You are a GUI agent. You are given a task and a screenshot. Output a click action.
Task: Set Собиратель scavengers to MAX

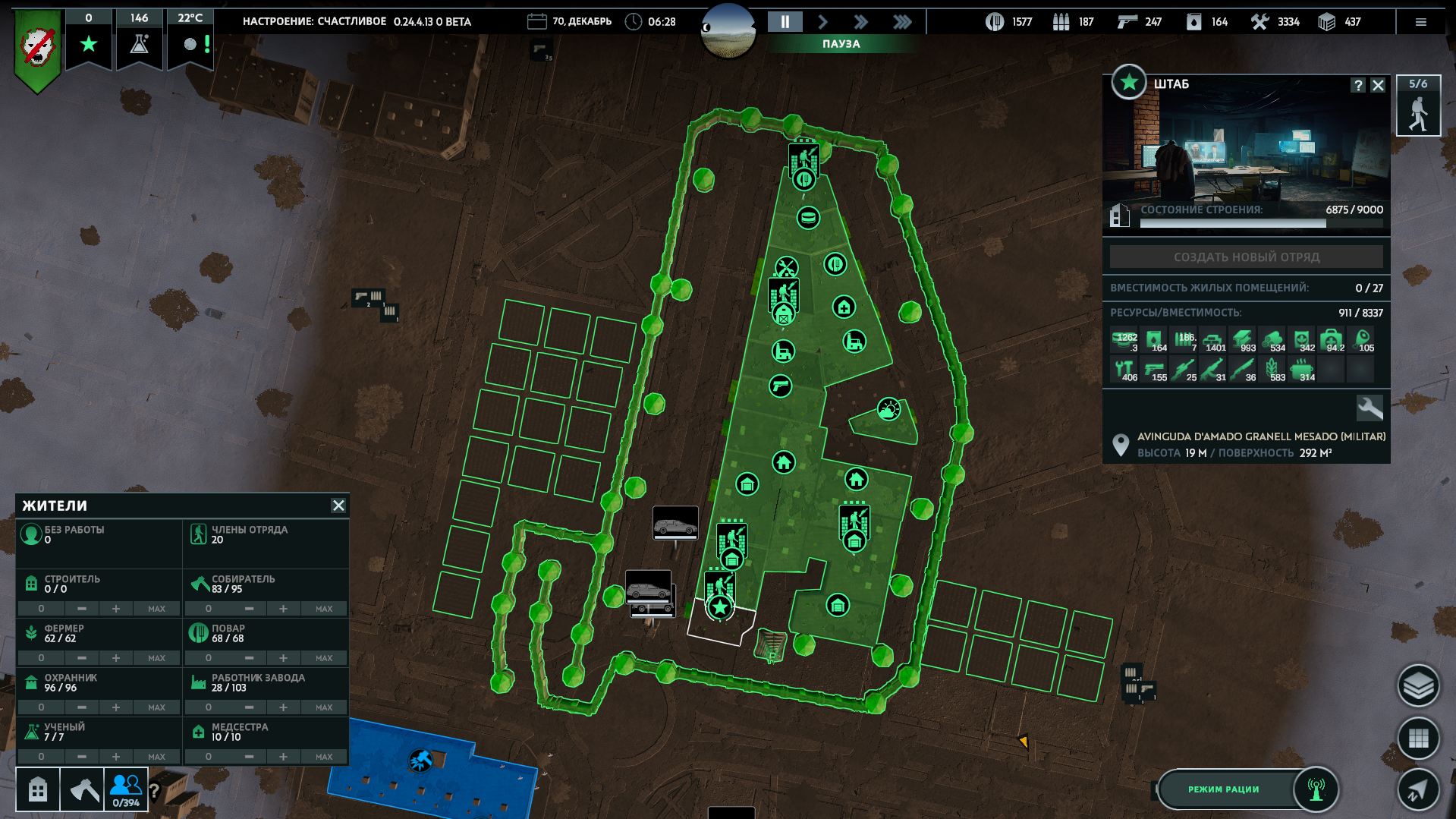tap(324, 609)
